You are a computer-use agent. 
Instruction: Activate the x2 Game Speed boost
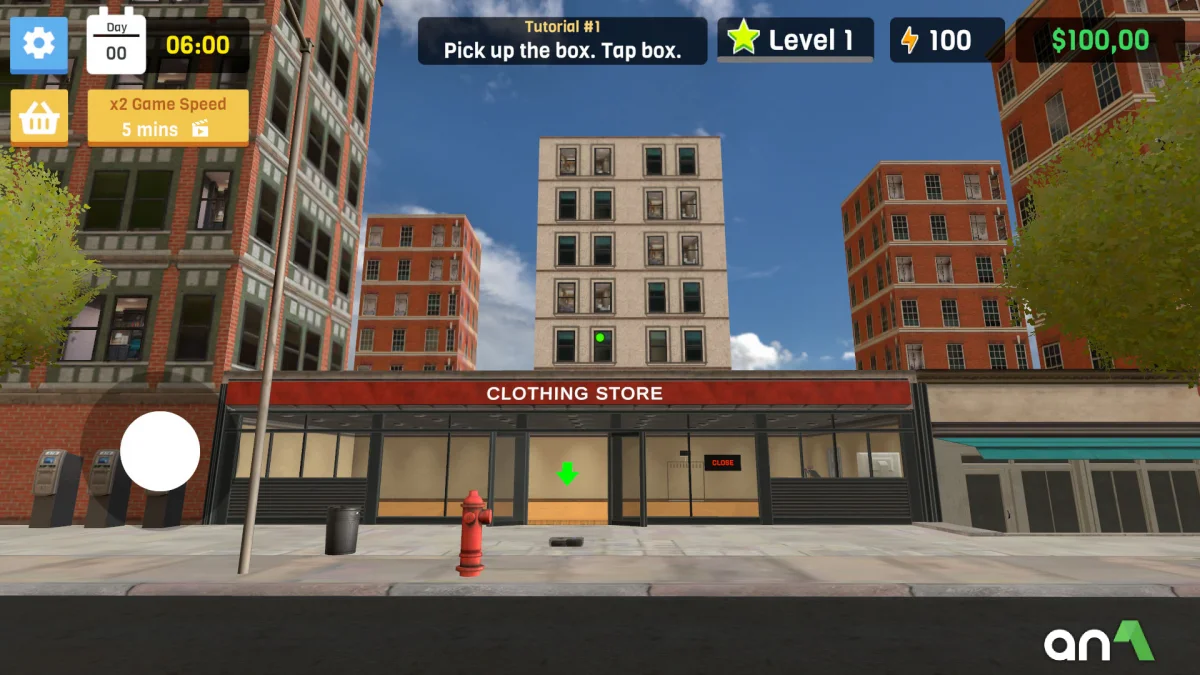coord(168,117)
